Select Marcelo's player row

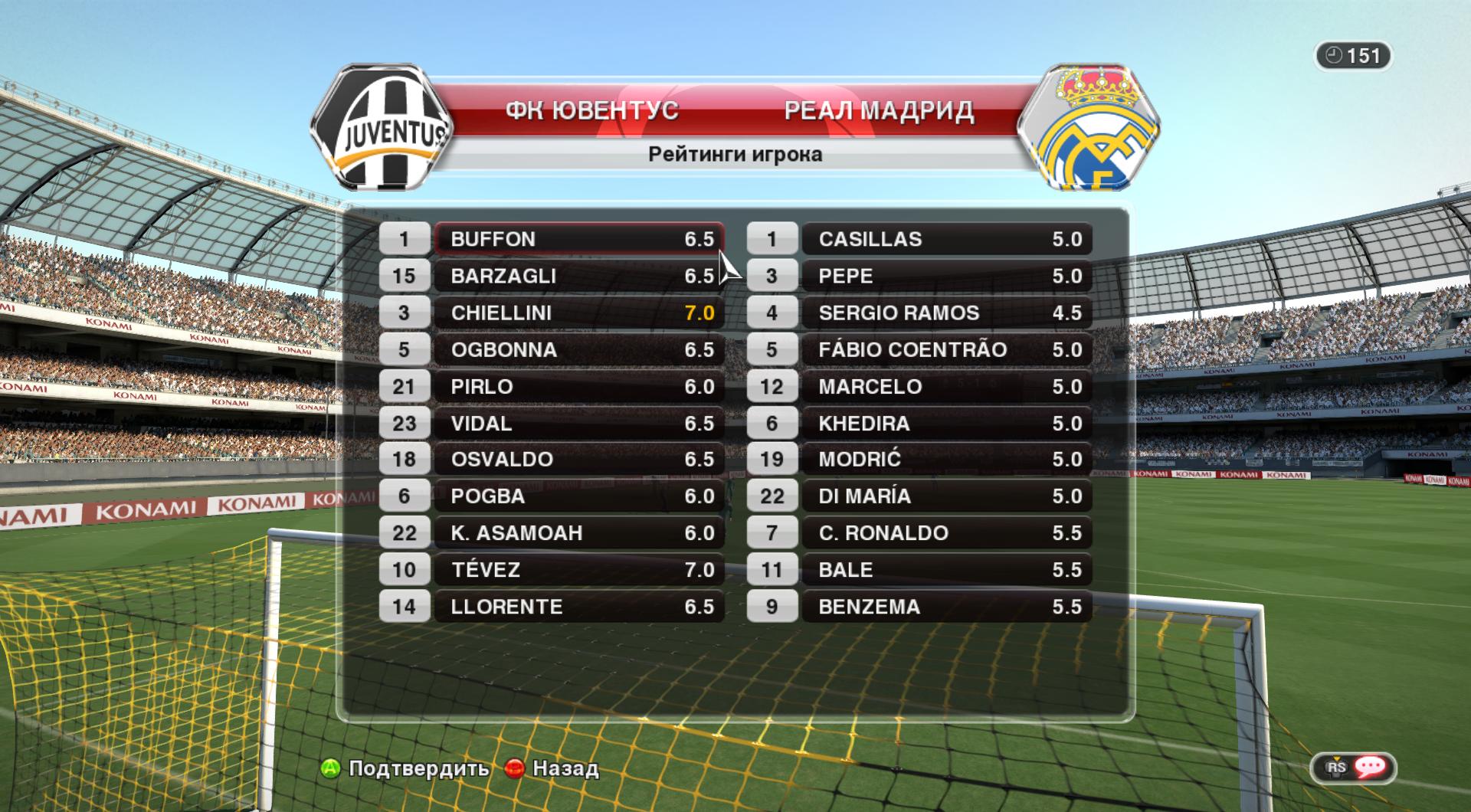click(946, 386)
